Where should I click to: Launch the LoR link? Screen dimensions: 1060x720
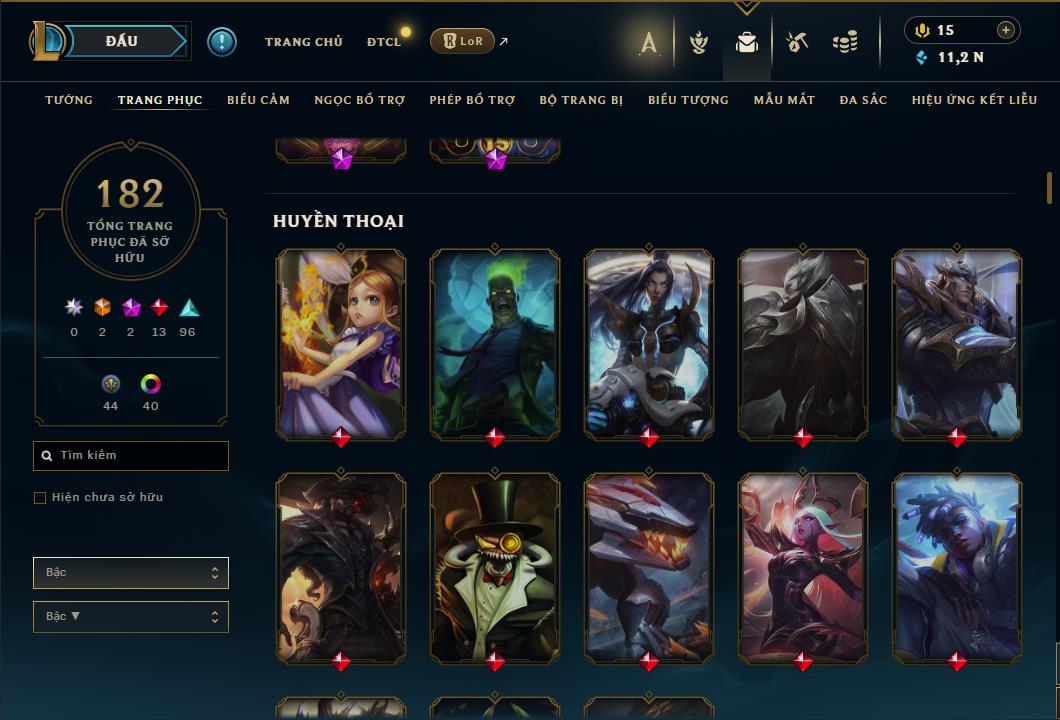pos(462,41)
